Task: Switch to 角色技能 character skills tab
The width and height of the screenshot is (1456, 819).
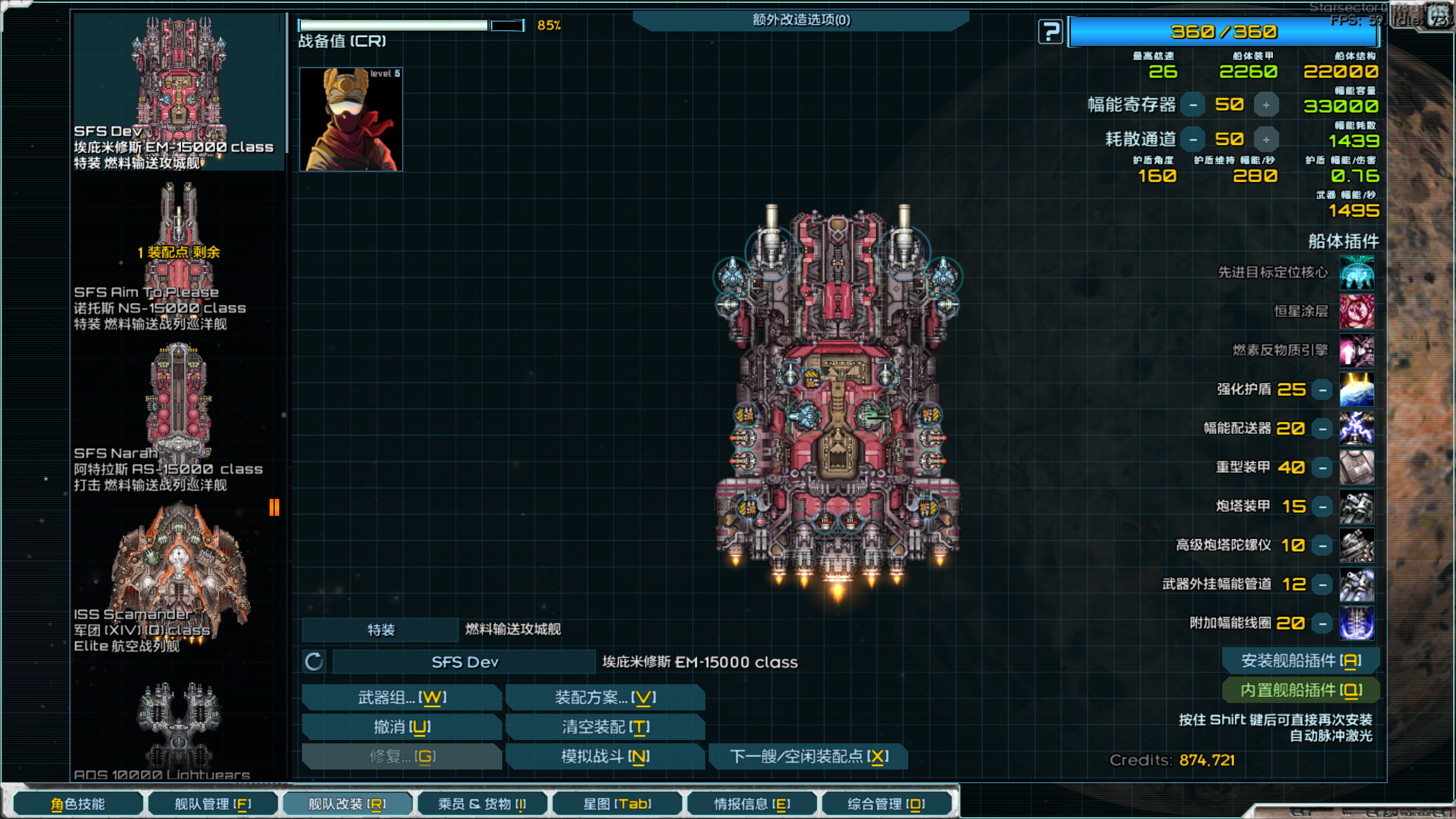Action: [78, 804]
